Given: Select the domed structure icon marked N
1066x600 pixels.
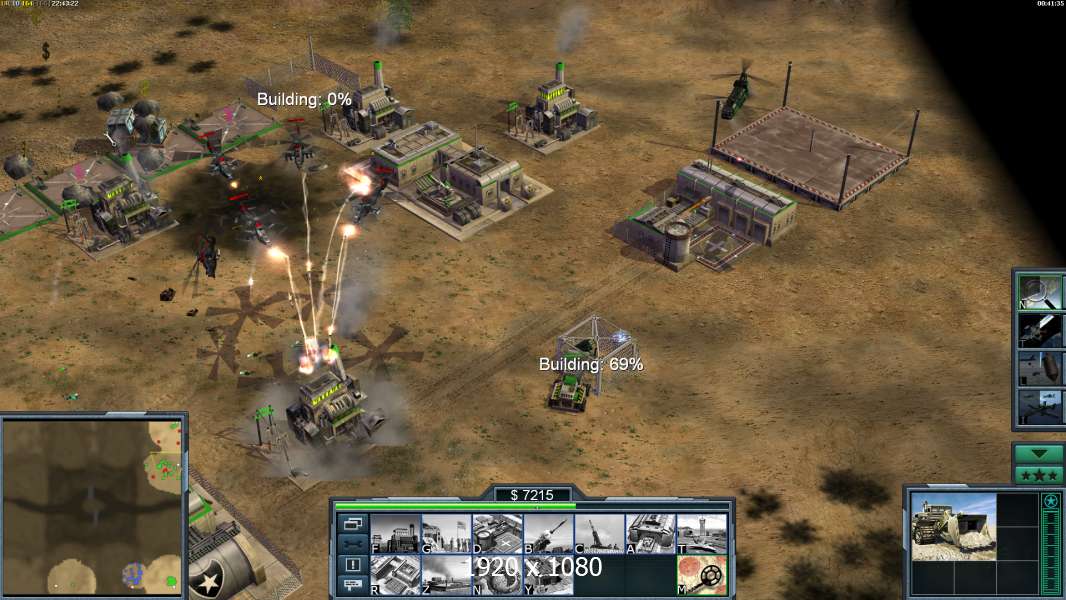Looking at the screenshot, I should click(x=497, y=575).
